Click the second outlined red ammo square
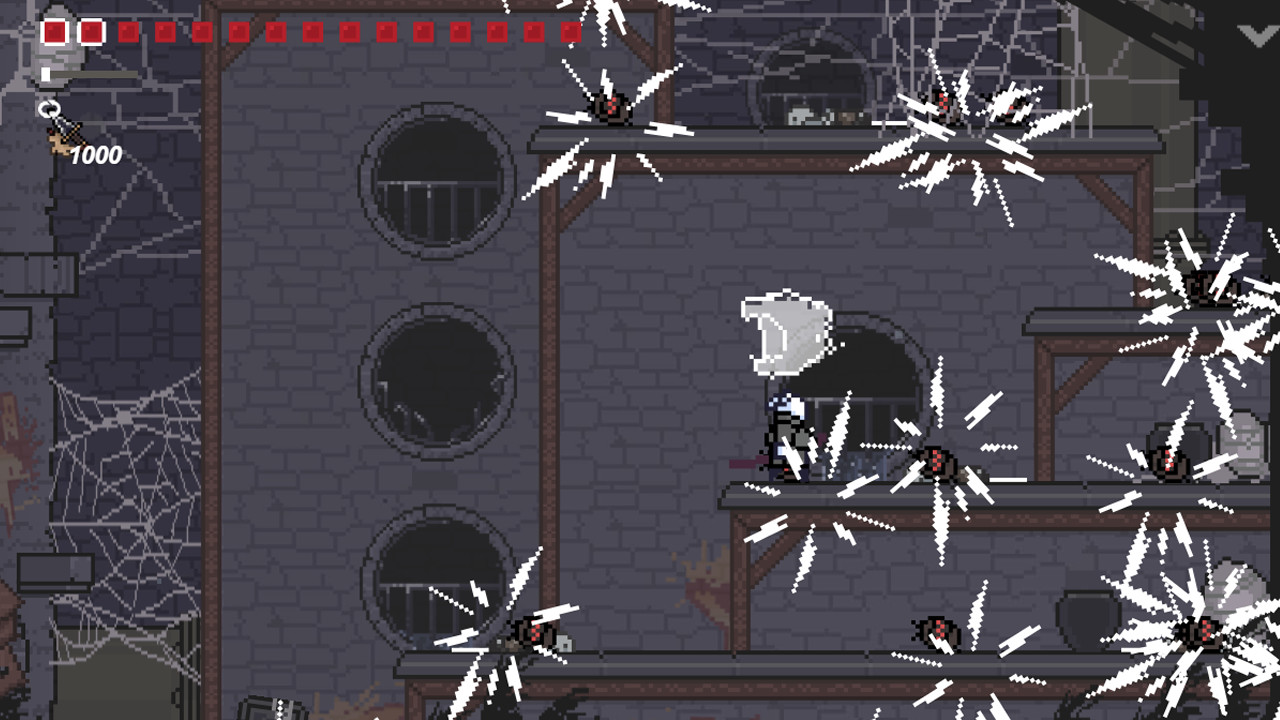Screen dimensions: 1280x720 (91, 31)
